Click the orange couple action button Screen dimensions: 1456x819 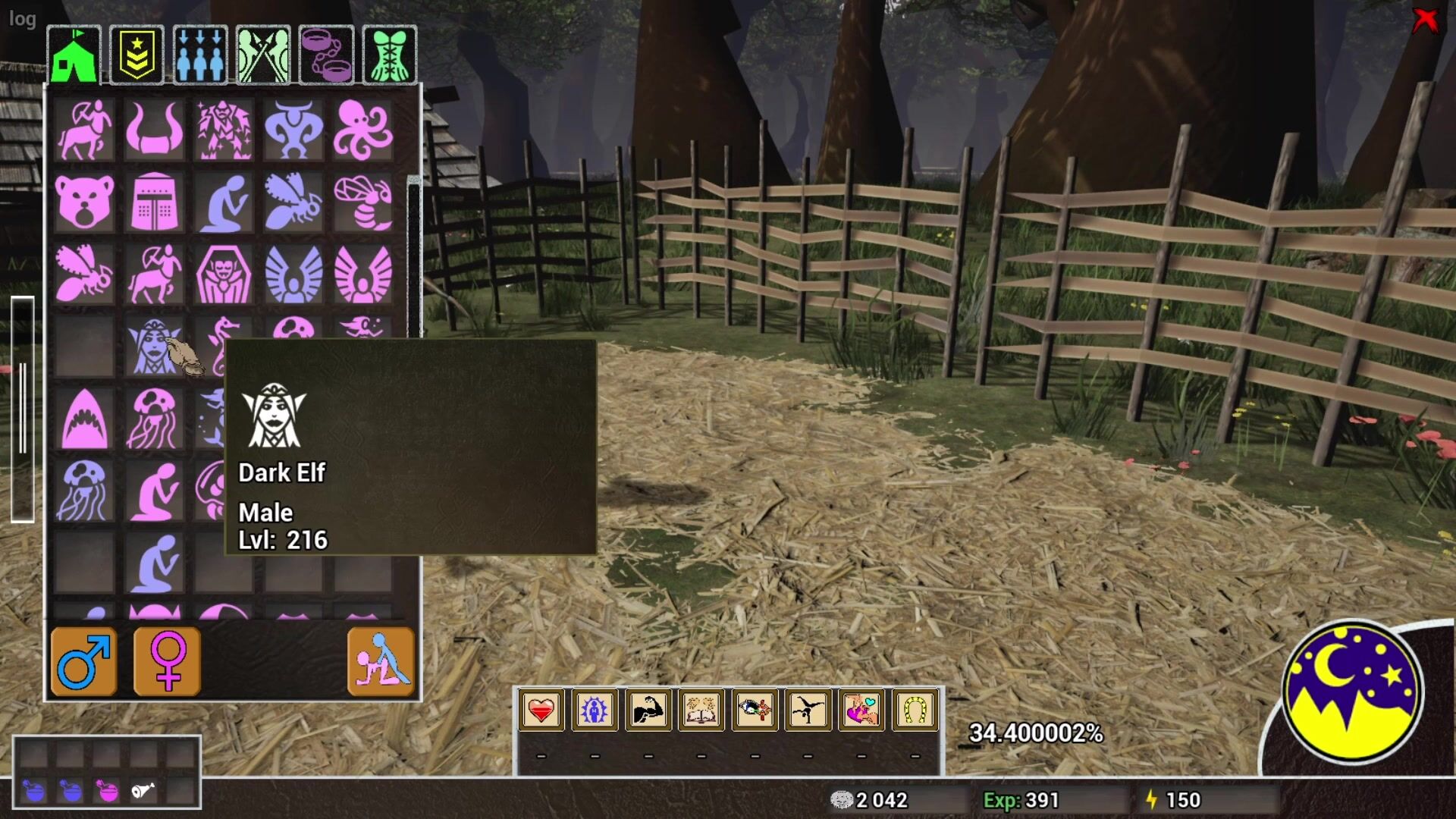point(381,661)
